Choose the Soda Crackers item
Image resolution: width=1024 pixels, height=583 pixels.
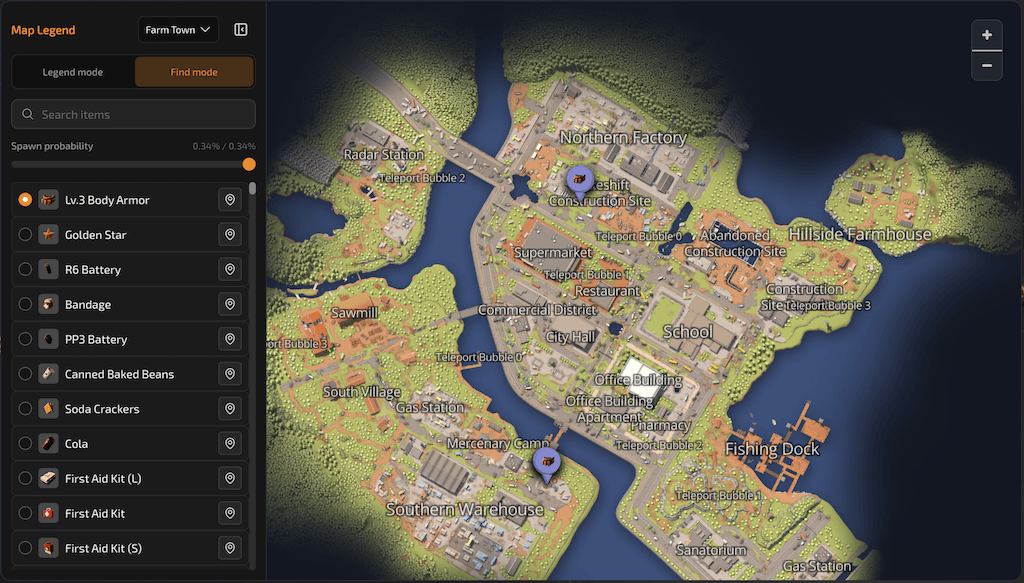(x=102, y=409)
